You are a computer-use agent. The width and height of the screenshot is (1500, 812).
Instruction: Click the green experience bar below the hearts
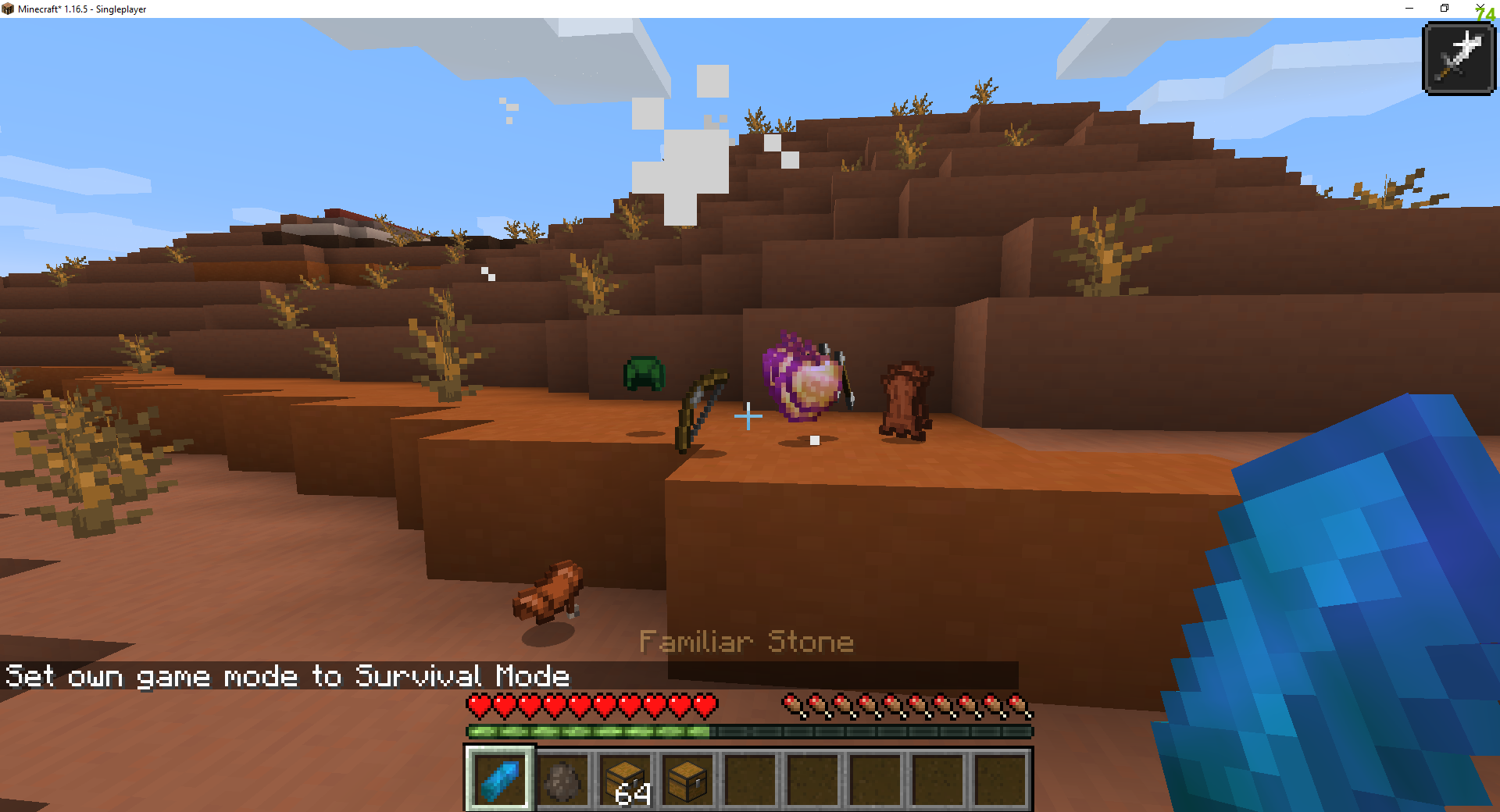tap(586, 732)
